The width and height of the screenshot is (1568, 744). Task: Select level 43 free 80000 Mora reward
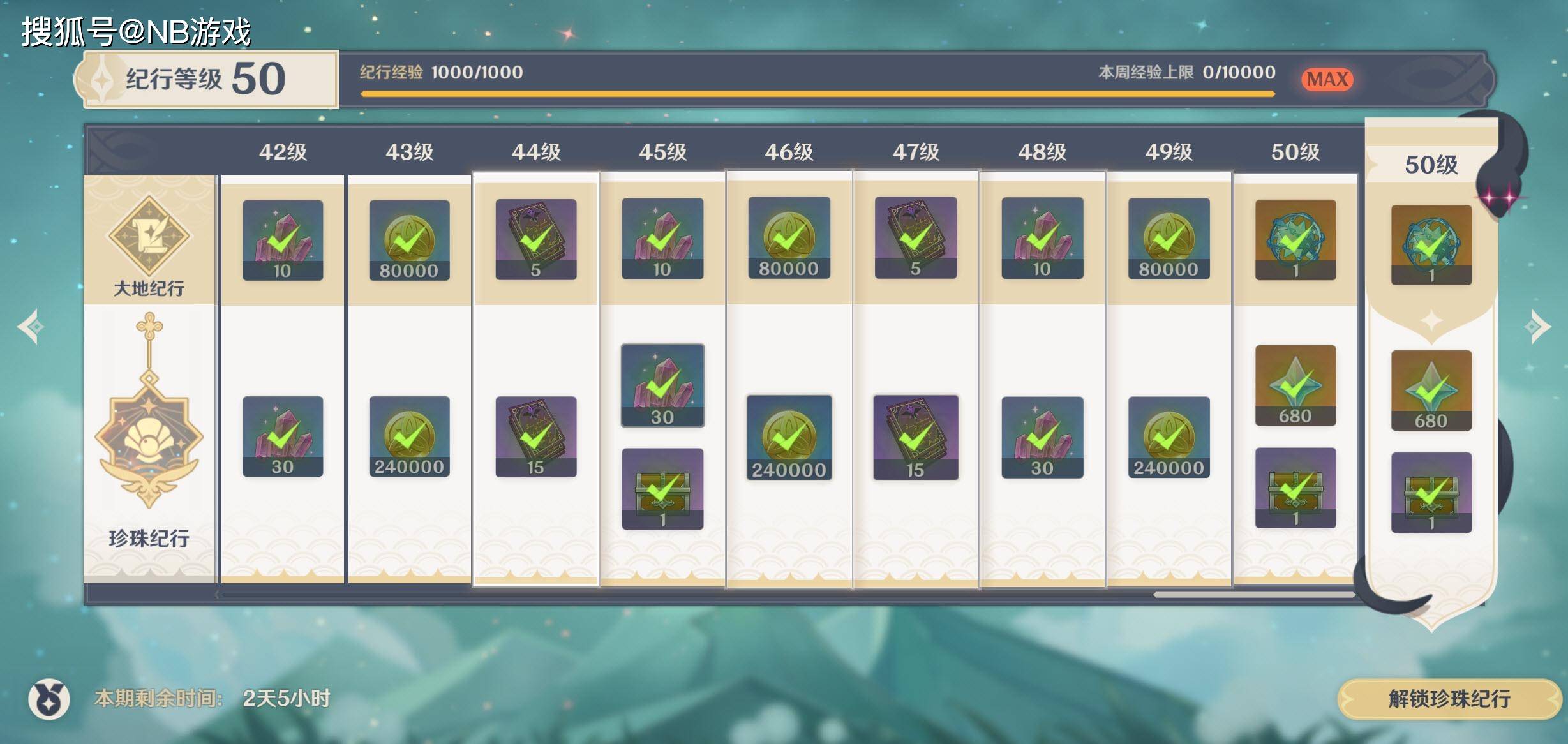pyautogui.click(x=409, y=240)
